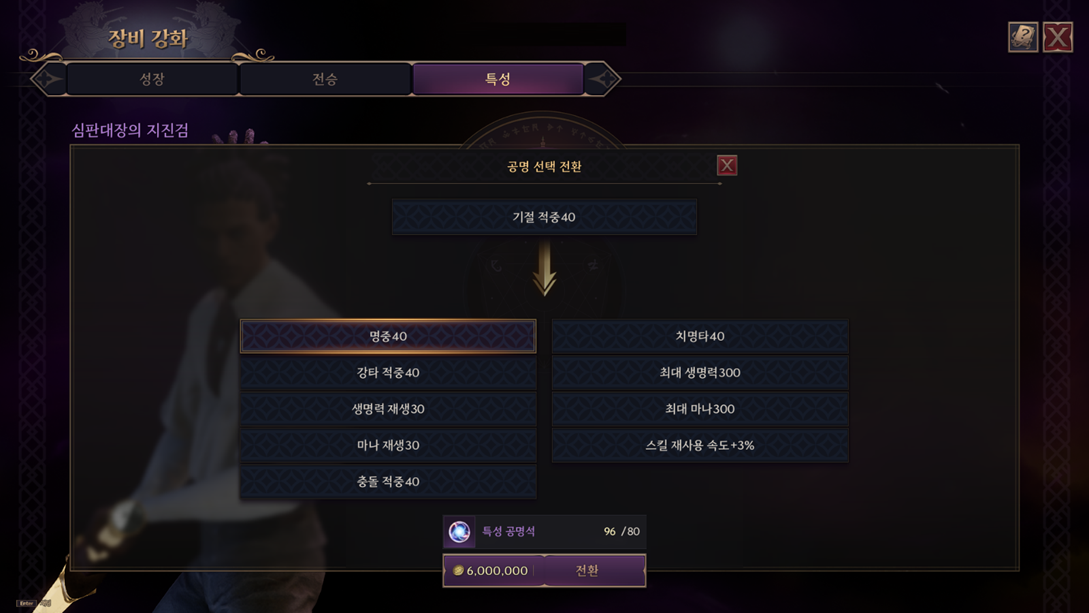Viewport: 1089px width, 613px height.
Task: Pick the 최대 마나300 option
Action: point(700,409)
